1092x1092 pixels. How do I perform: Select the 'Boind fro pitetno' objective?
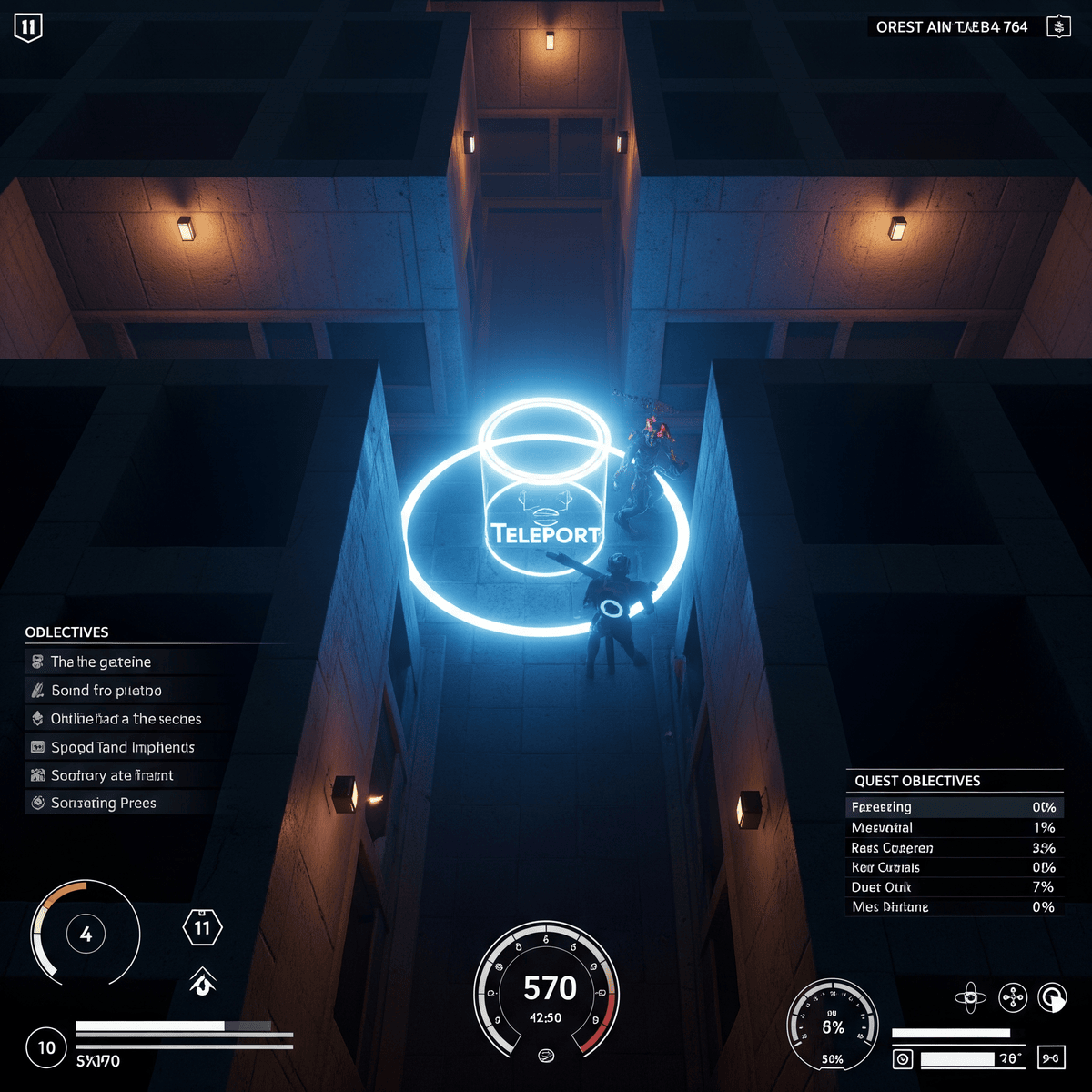[x=106, y=691]
